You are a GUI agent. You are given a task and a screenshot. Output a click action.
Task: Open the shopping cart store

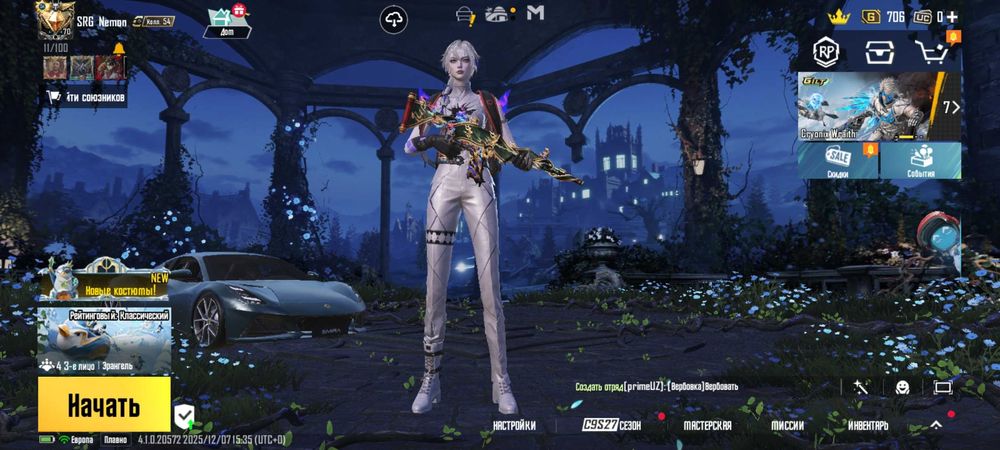(x=931, y=52)
